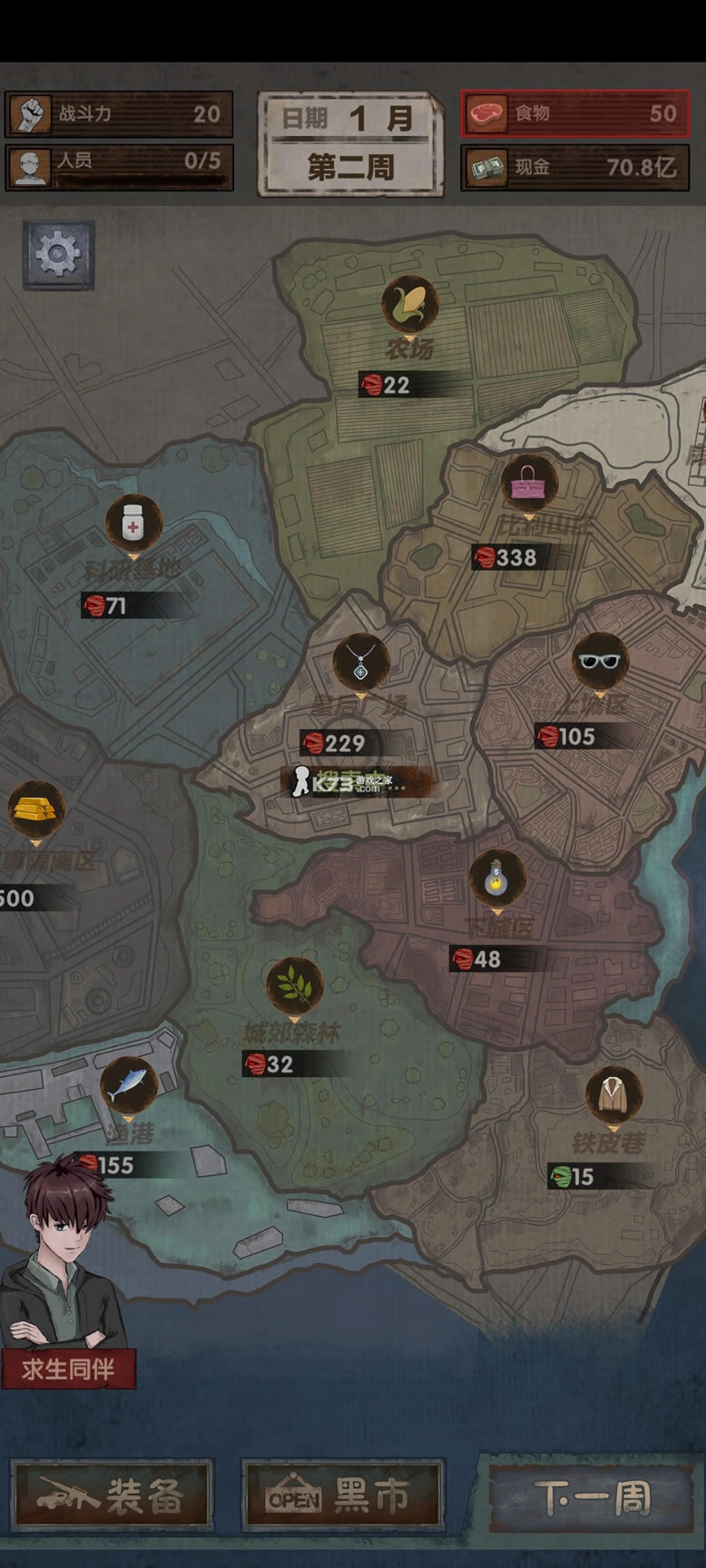Select the gold bars district marker
The image size is (706, 1568).
coord(36,808)
